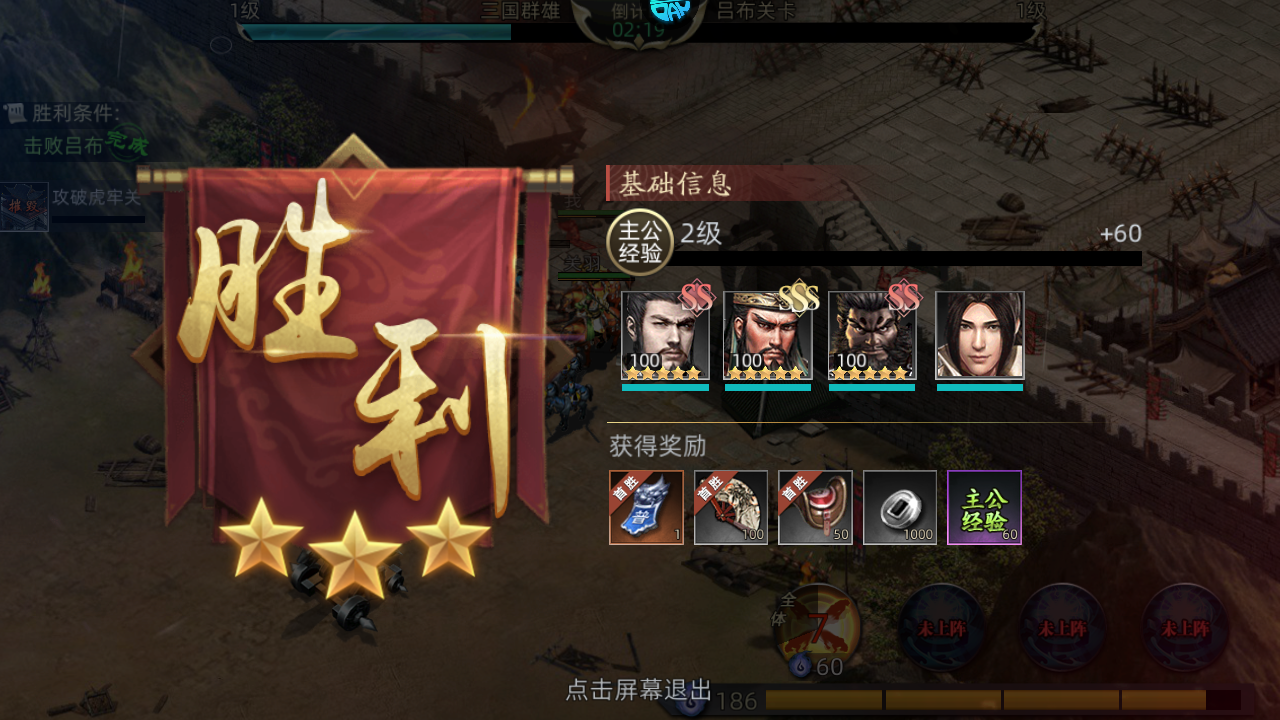Image resolution: width=1280 pixels, height=720 pixels.
Task: Select the first-win cloak reward item
Action: (x=646, y=507)
